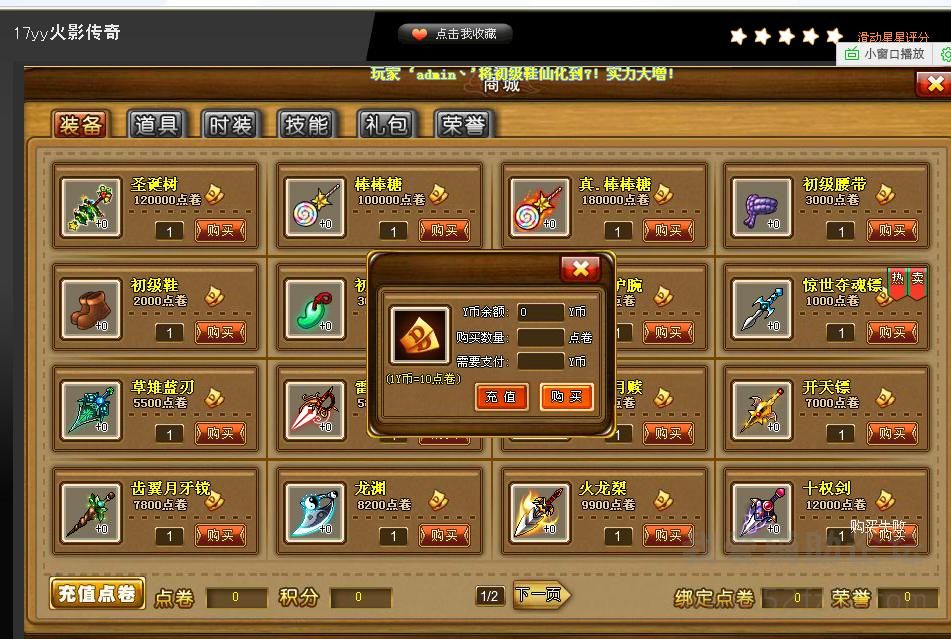Select the 开天镖 weapon icon
The width and height of the screenshot is (951, 639).
point(763,408)
